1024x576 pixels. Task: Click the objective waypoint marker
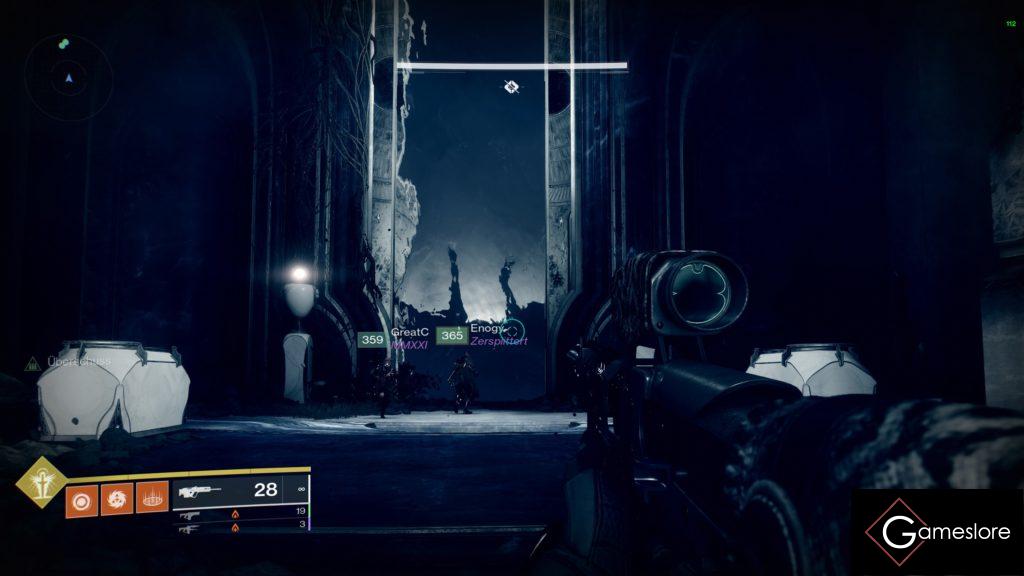pos(511,87)
